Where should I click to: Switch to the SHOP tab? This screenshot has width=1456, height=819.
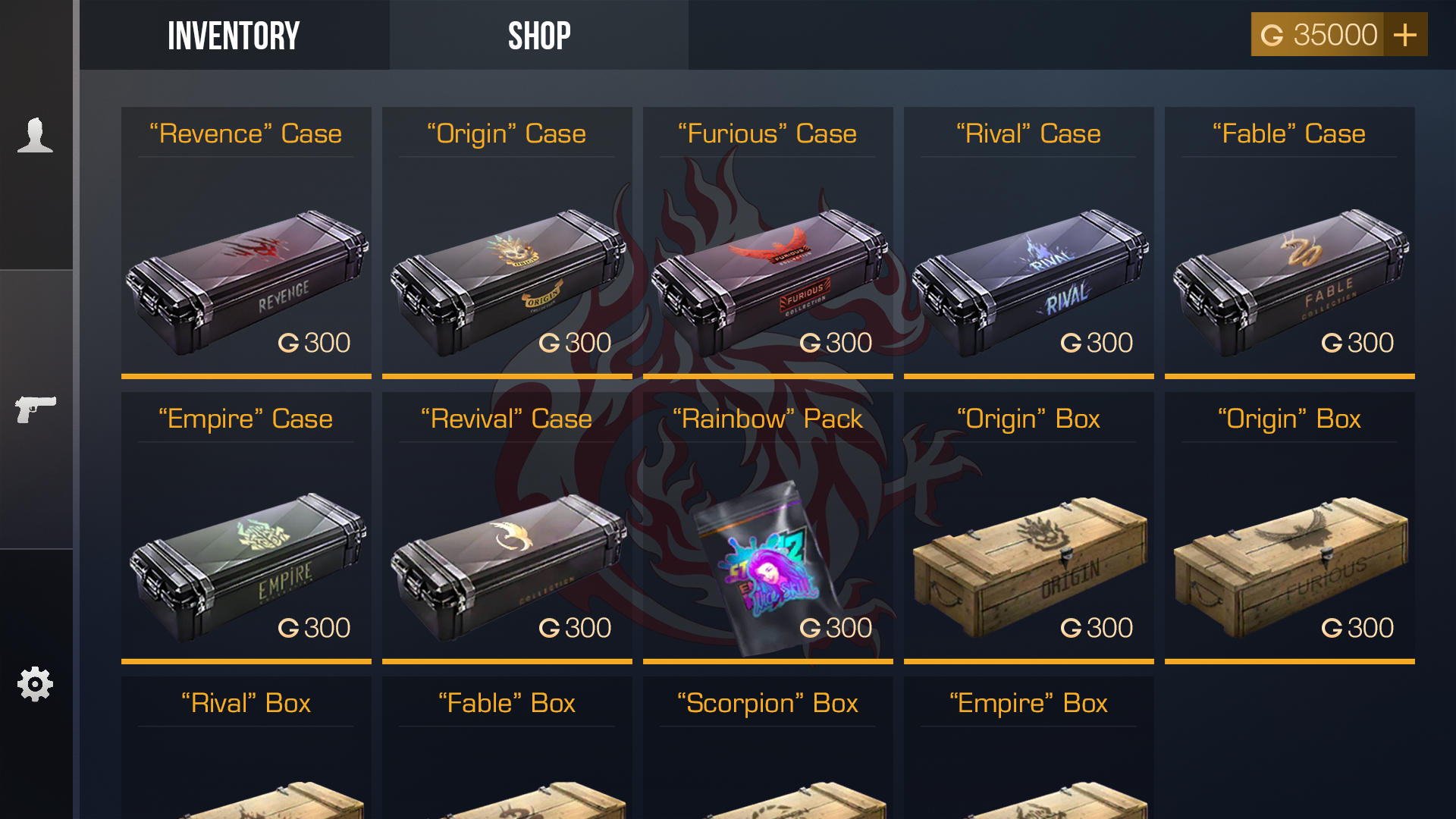click(539, 35)
